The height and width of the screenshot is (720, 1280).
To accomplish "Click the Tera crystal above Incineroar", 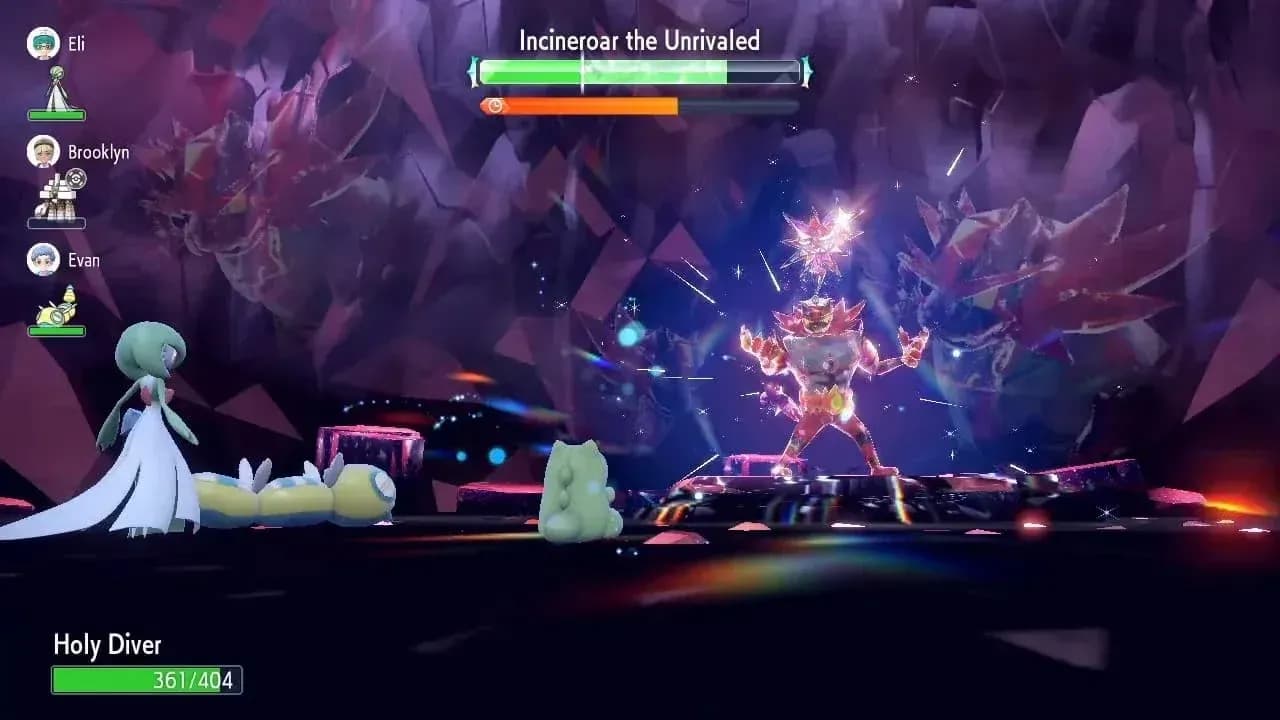I will point(822,235).
